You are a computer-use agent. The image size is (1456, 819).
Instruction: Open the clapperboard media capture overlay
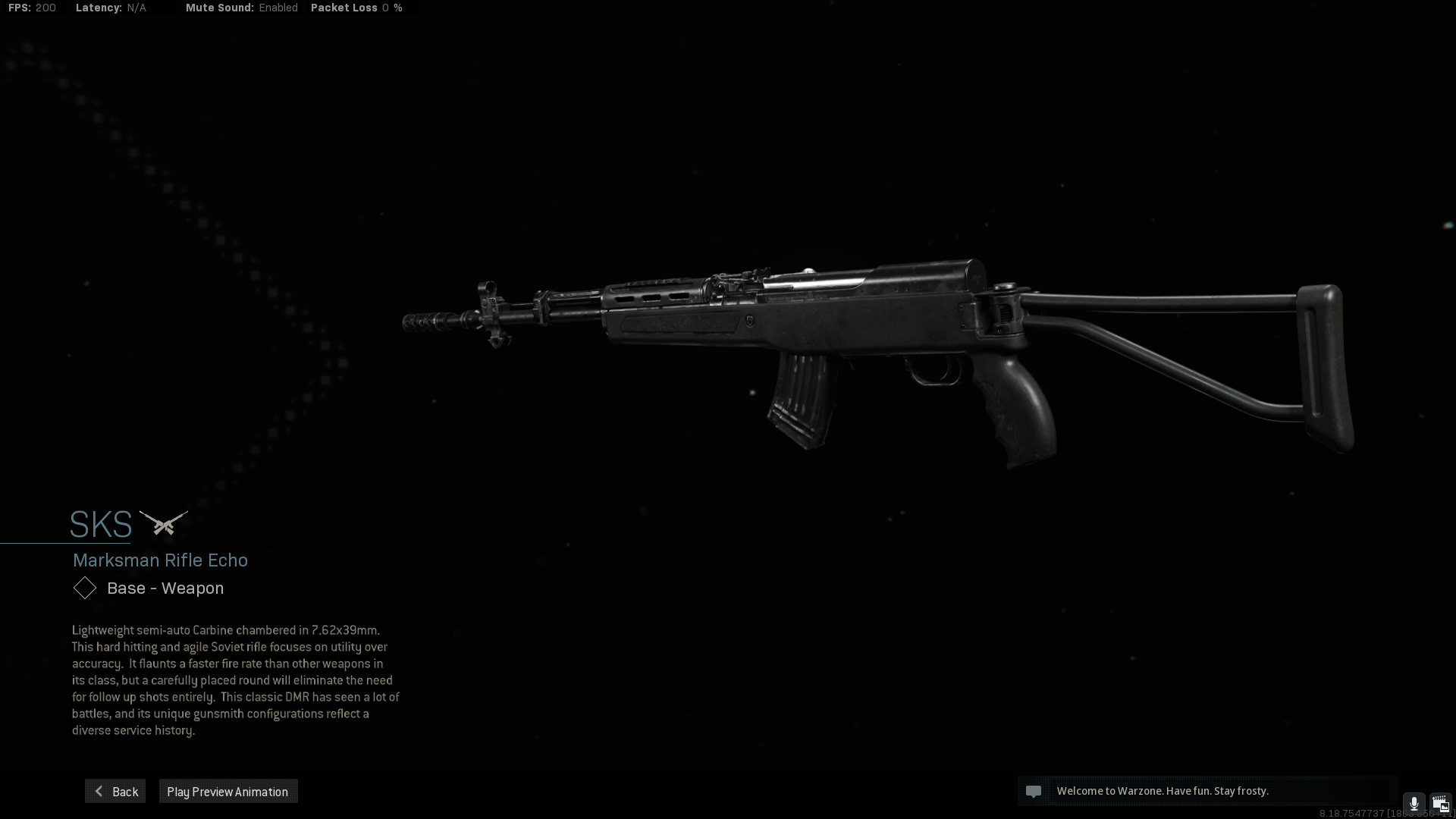click(x=1440, y=804)
